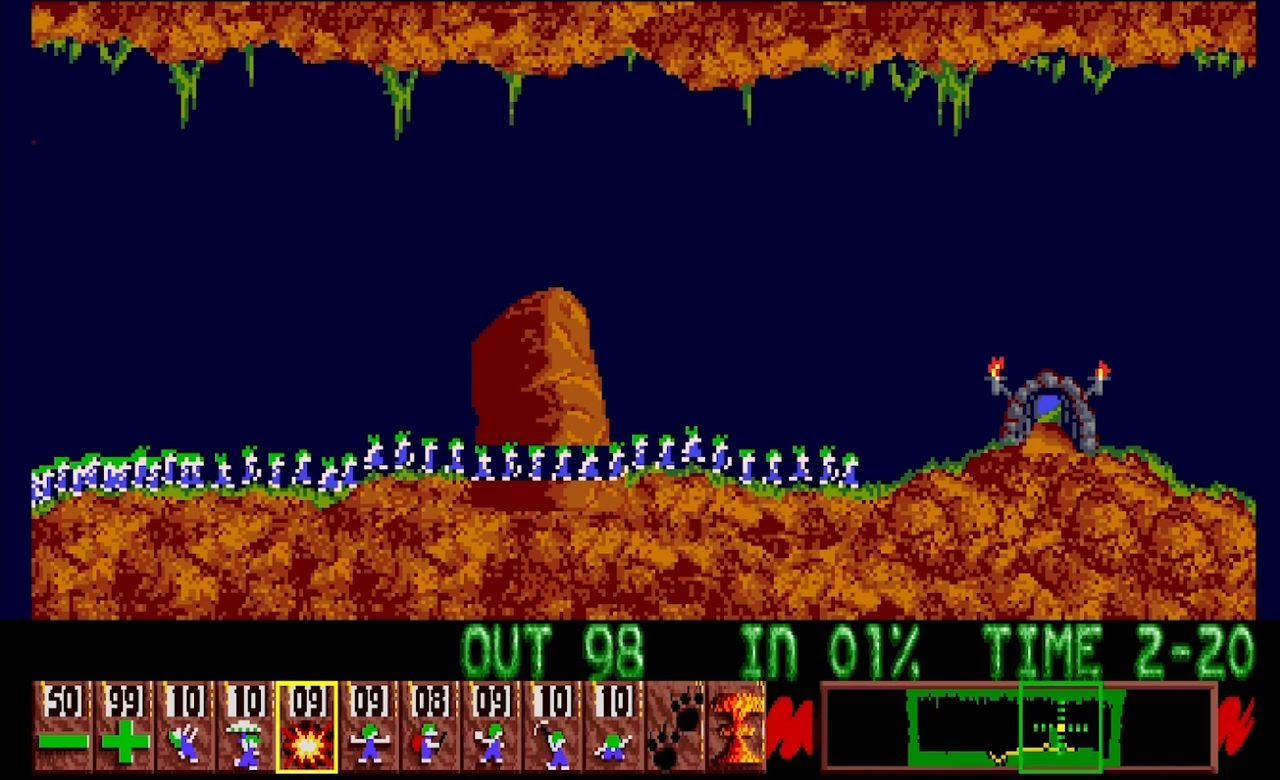Choose the Builder skill

pyautogui.click(x=430, y=727)
